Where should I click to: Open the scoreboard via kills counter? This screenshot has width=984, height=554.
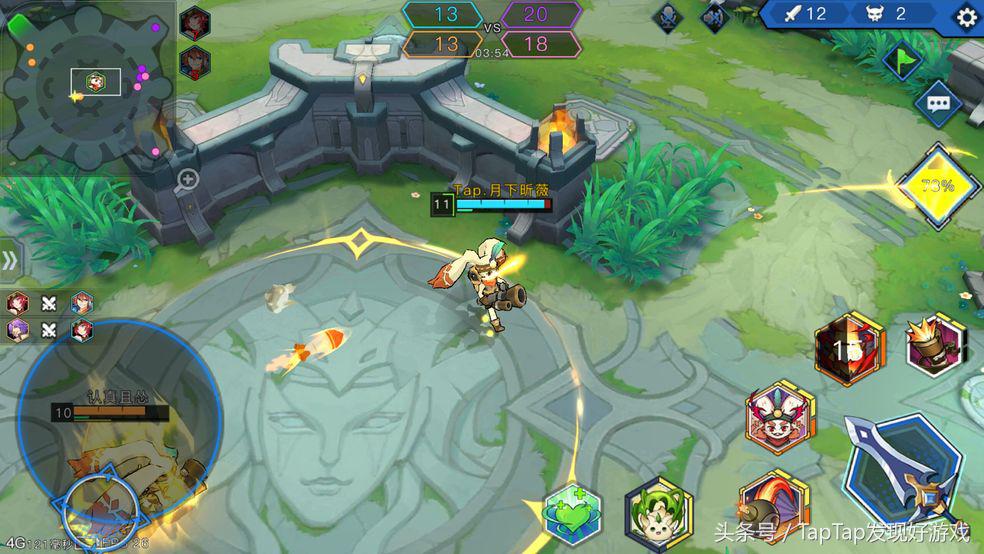pos(805,14)
